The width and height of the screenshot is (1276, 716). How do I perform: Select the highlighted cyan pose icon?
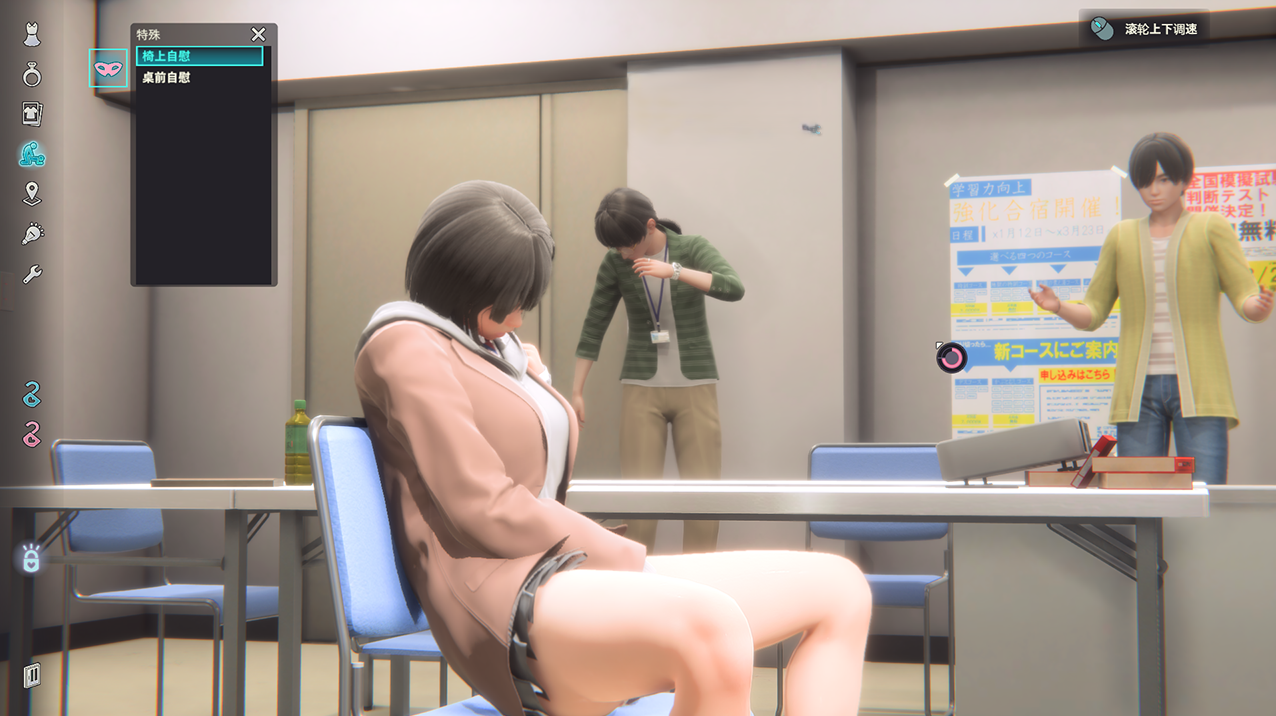point(32,154)
